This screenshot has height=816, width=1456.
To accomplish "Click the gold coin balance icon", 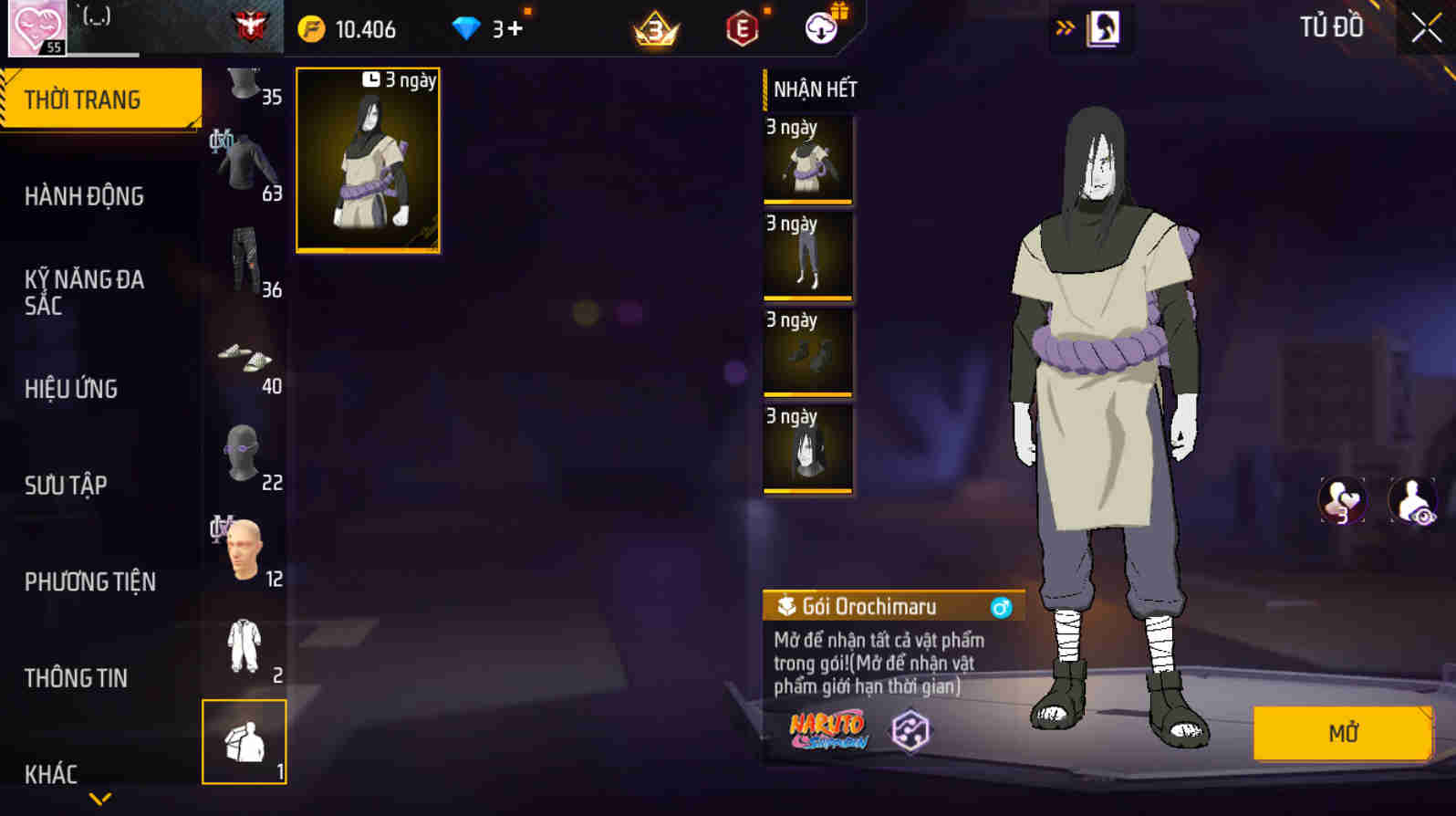I will click(x=311, y=27).
